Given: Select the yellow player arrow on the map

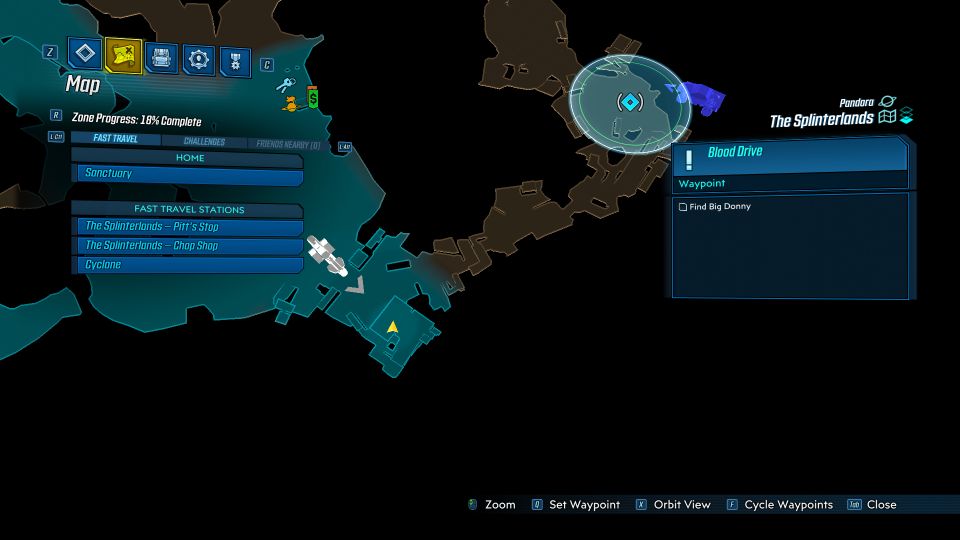Looking at the screenshot, I should (393, 327).
